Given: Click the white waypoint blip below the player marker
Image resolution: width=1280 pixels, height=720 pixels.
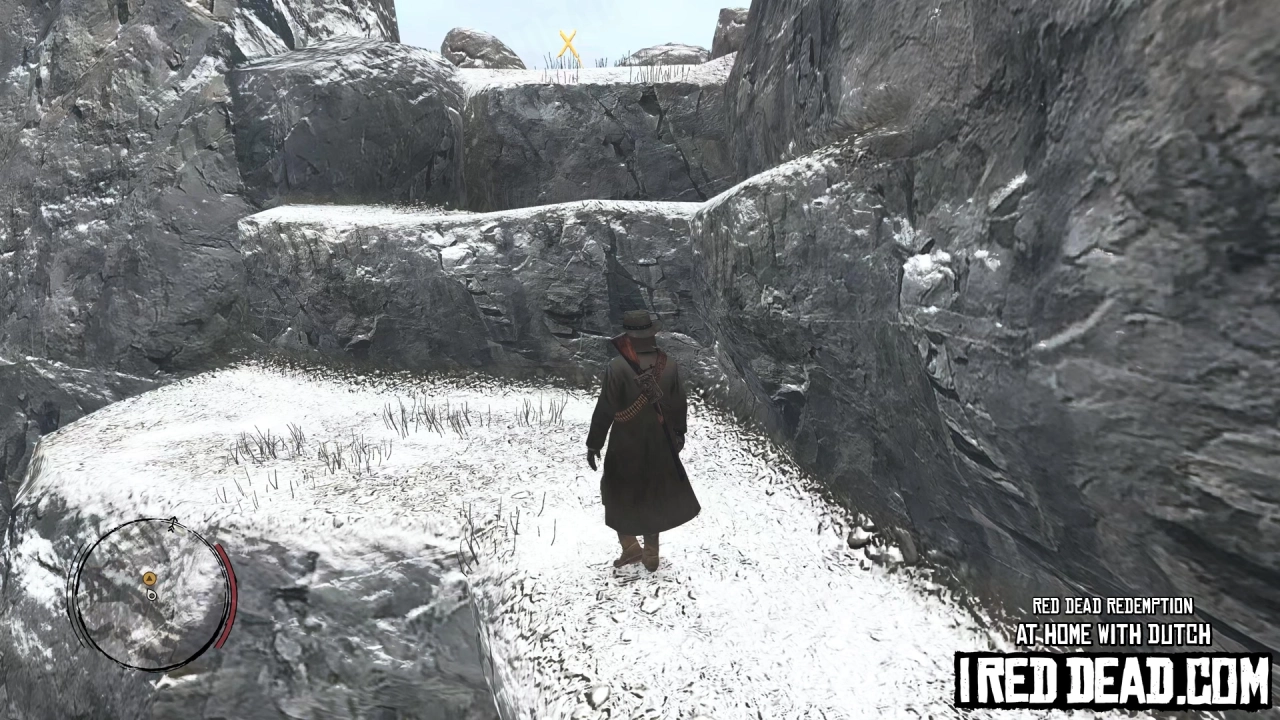Looking at the screenshot, I should 151,596.
